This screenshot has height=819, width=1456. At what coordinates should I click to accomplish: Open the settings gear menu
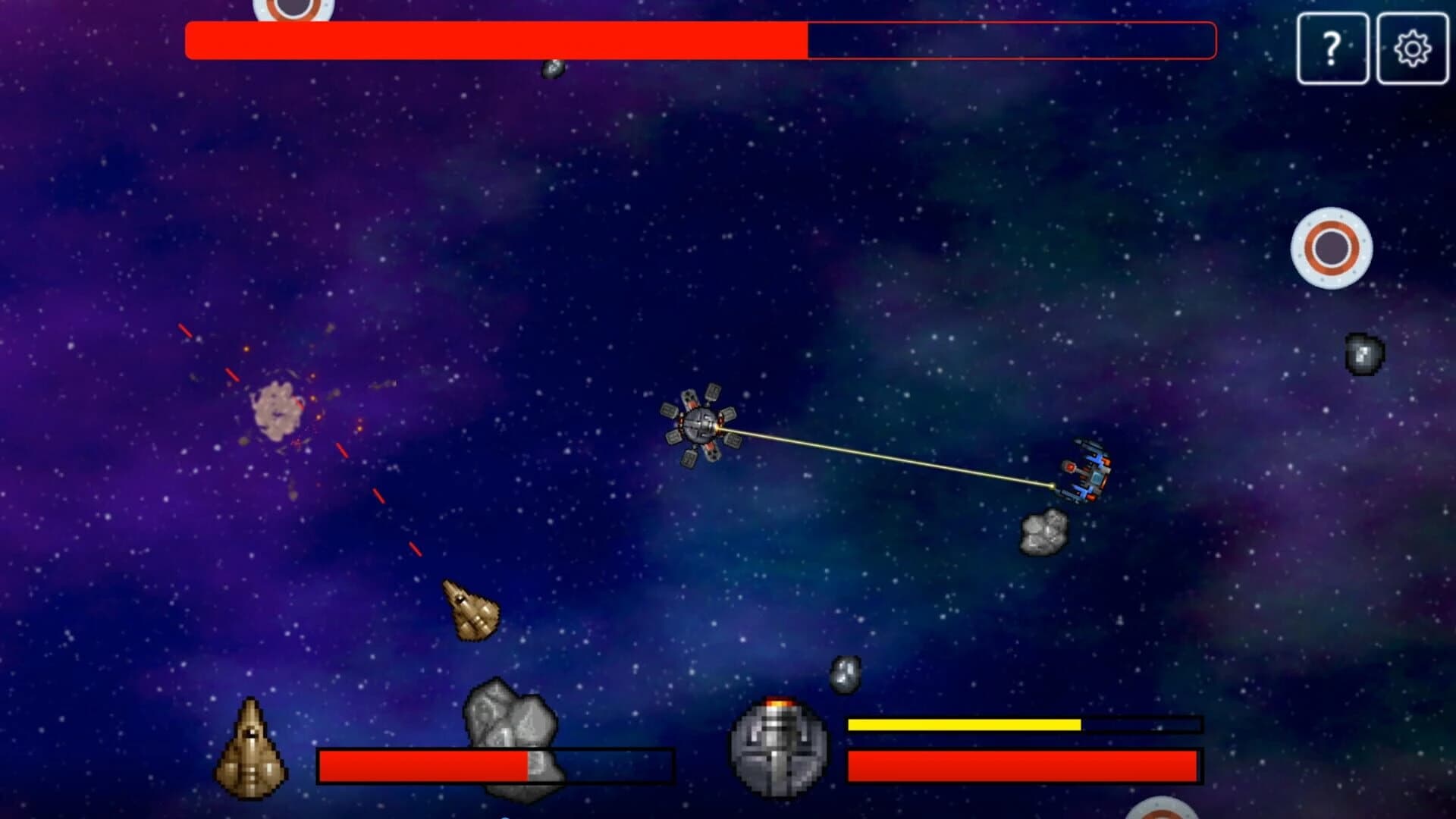[x=1412, y=50]
